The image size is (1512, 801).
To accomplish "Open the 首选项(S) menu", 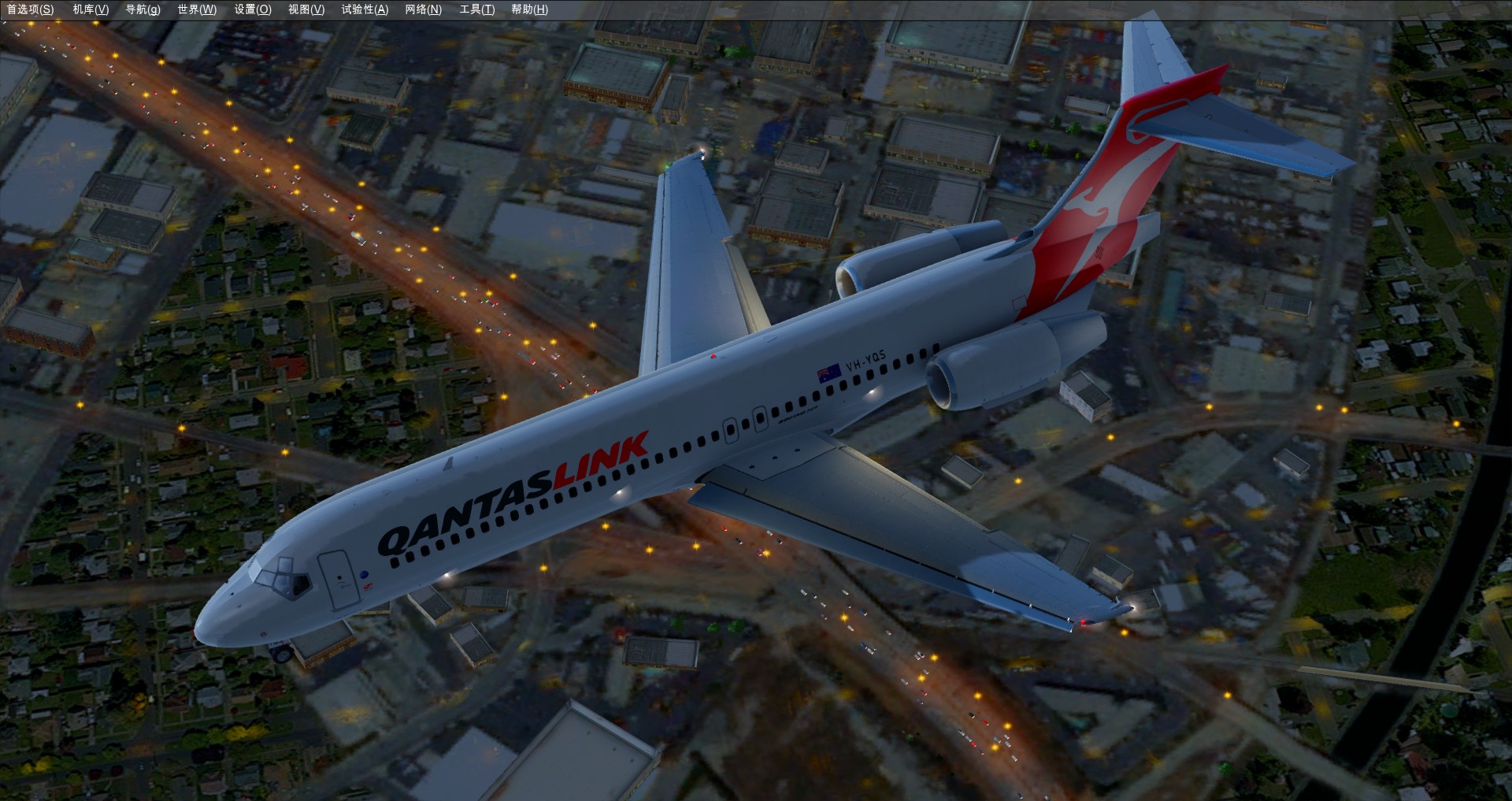I will point(31,9).
